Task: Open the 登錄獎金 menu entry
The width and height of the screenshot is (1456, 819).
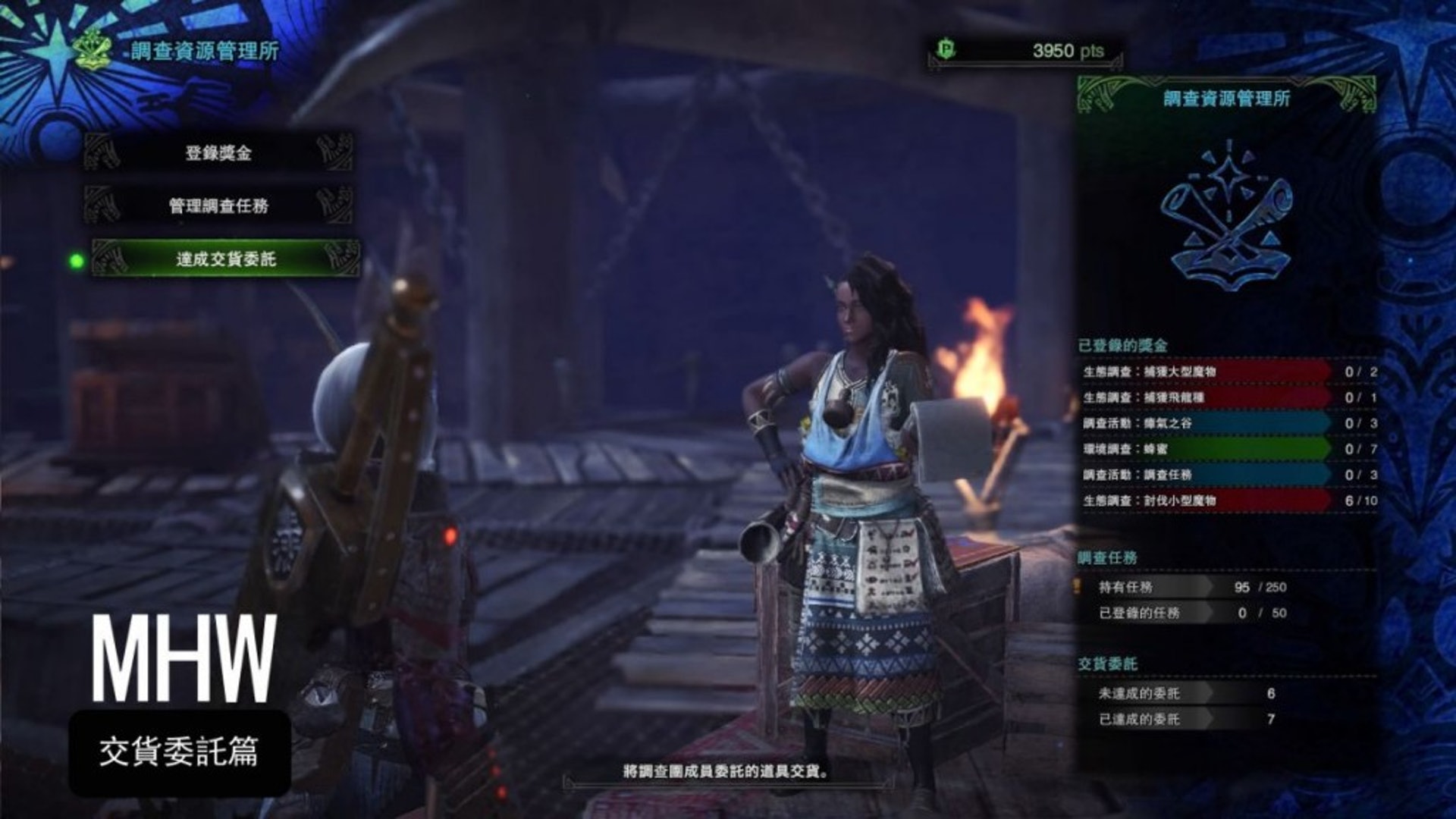Action: [218, 153]
